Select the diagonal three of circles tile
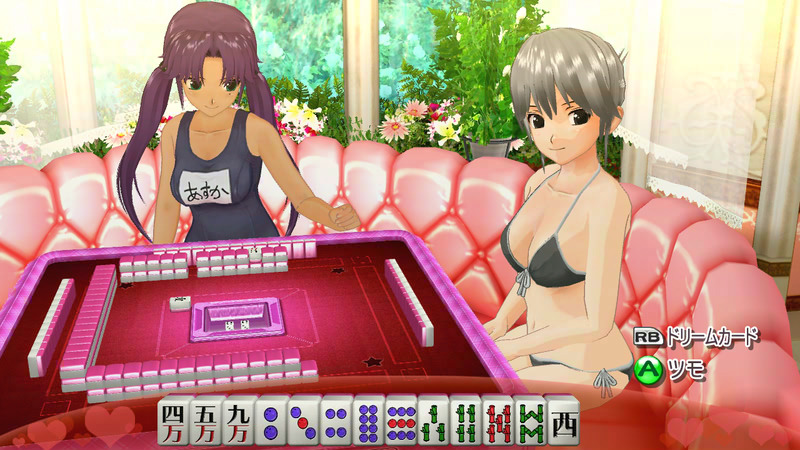 (x=303, y=421)
